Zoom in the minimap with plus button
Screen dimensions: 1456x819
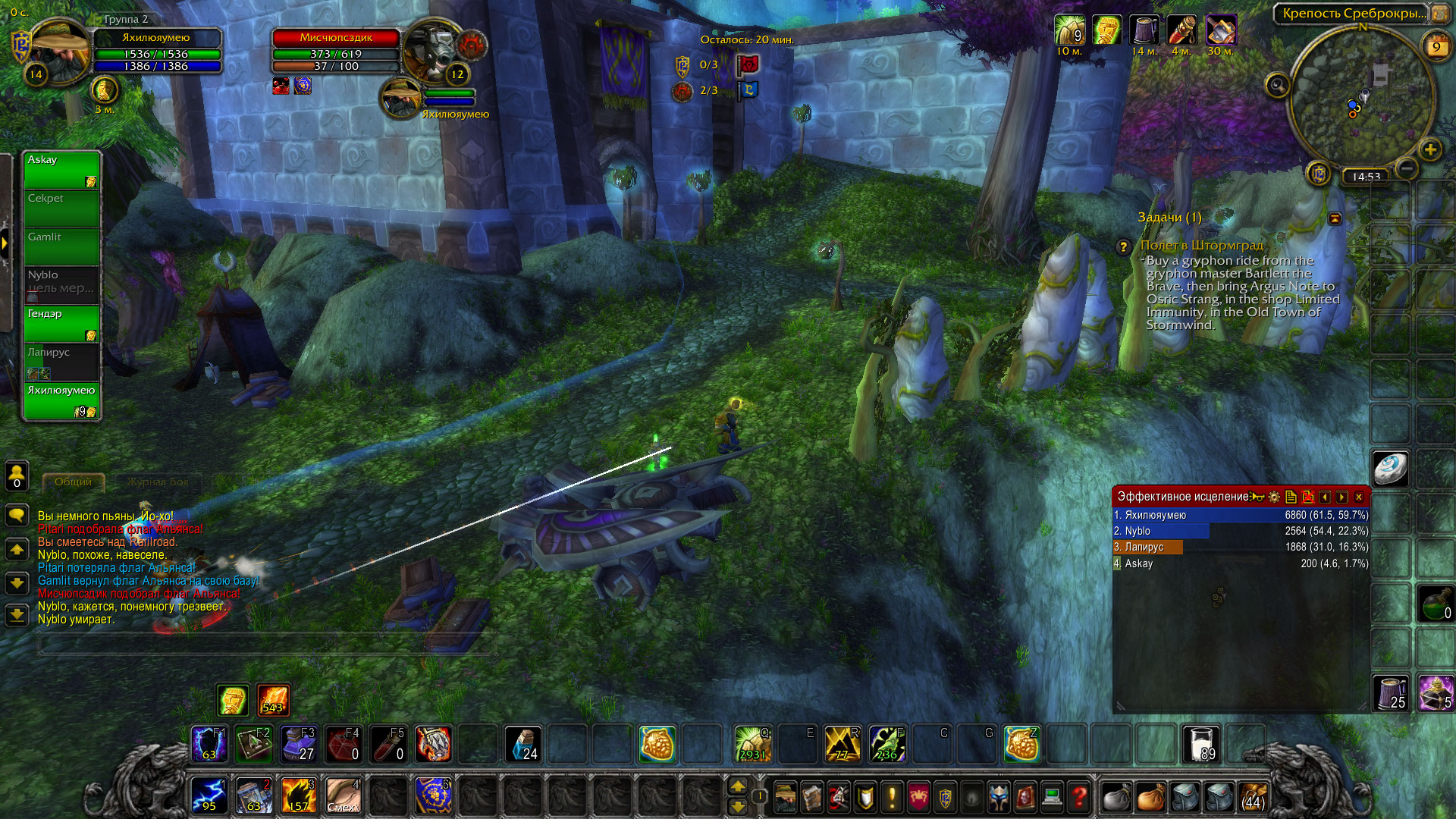click(x=1430, y=149)
